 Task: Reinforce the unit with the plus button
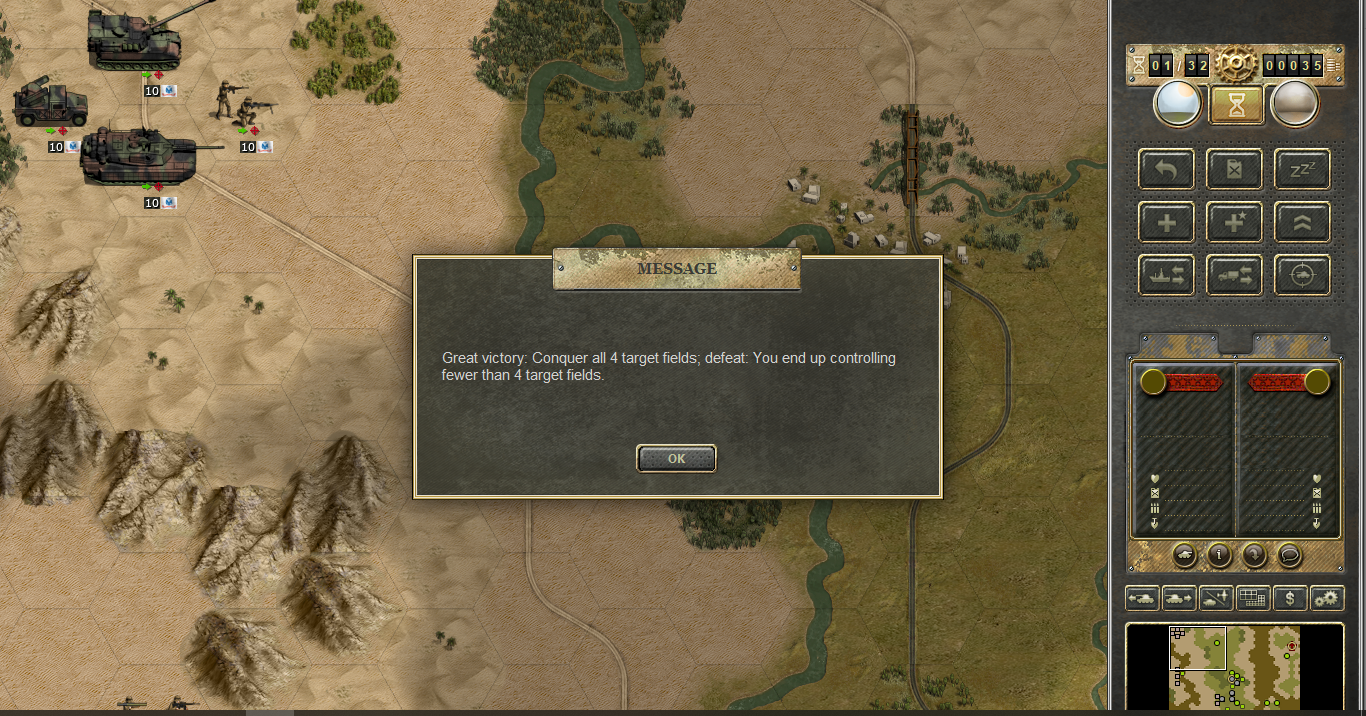1167,222
